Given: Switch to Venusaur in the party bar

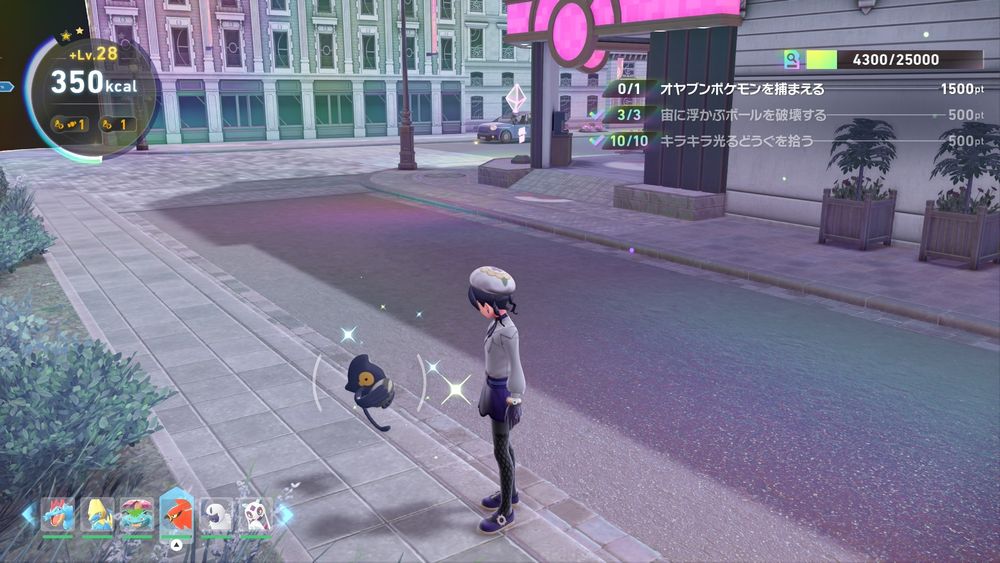Looking at the screenshot, I should click(x=137, y=515).
